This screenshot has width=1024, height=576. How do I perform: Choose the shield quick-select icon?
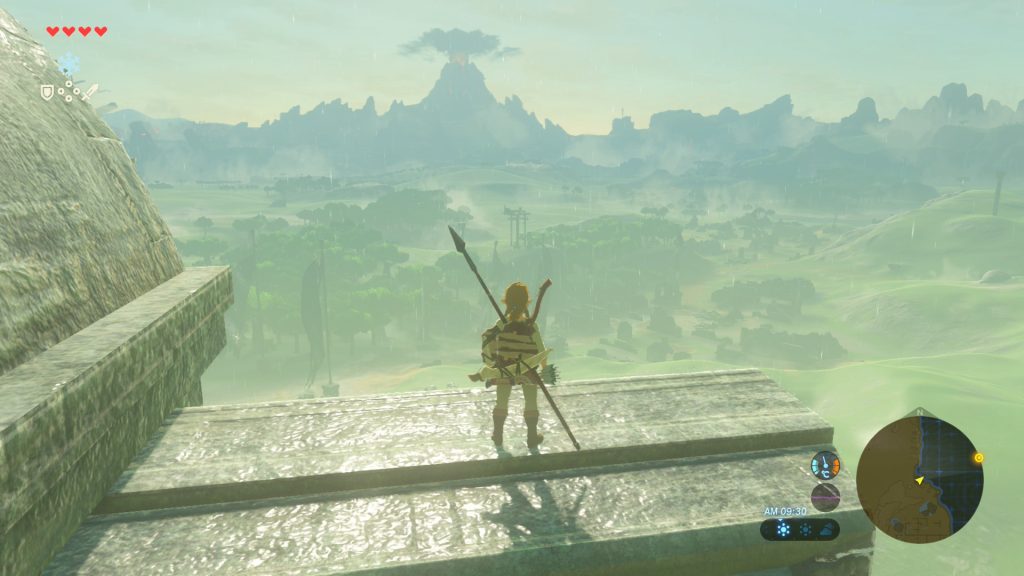tap(46, 92)
